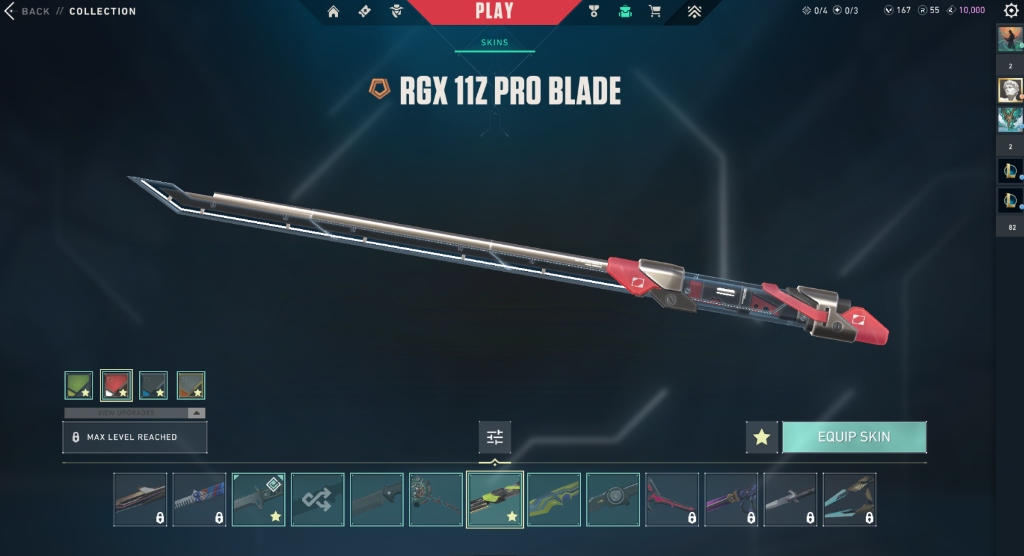Switch to the Skins tab
The width and height of the screenshot is (1024, 556).
[494, 43]
